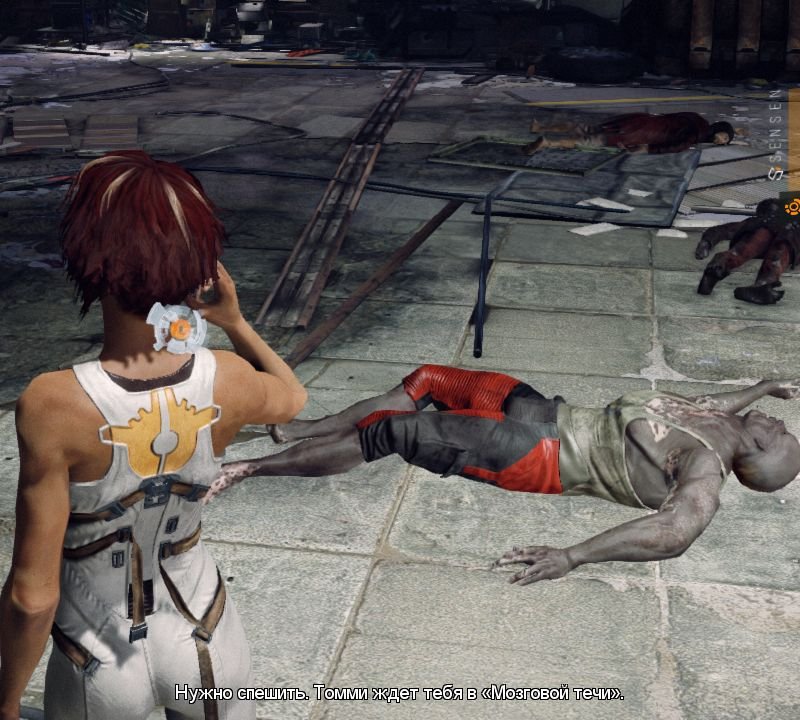Click the orange Sensen gear icon
800x720 pixels.
pos(792,207)
